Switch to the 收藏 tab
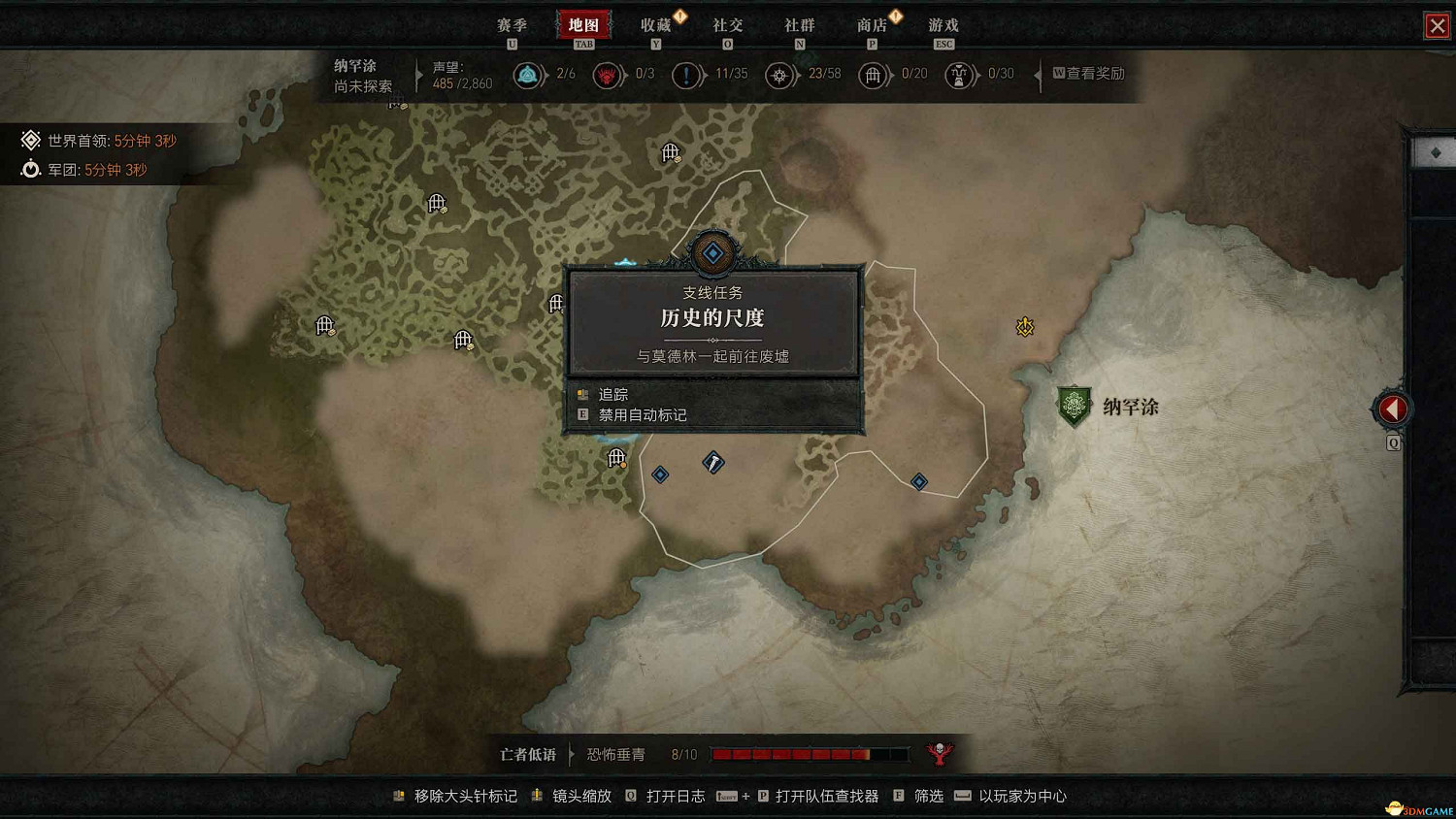 [658, 24]
